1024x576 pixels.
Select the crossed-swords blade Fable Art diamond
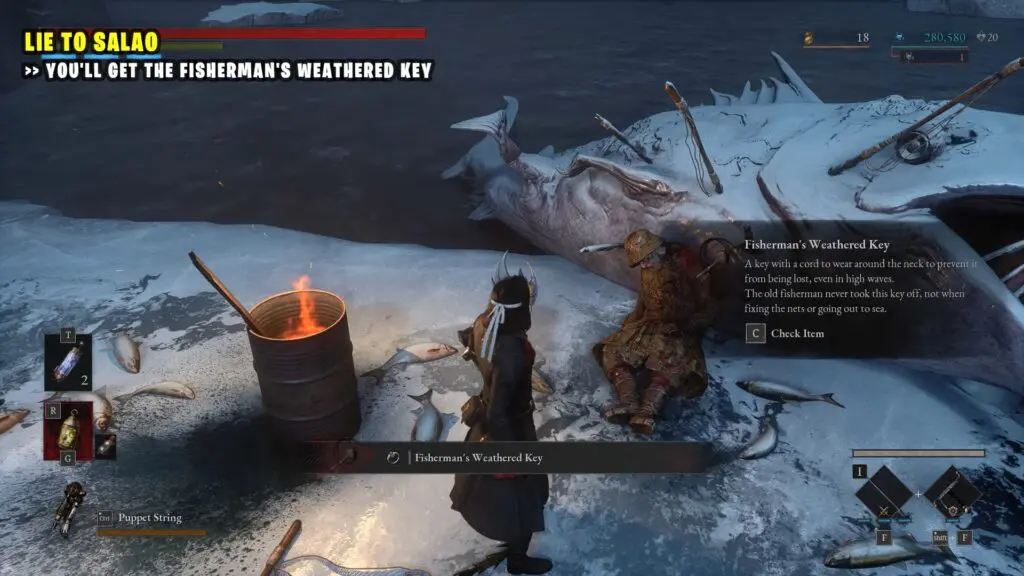pyautogui.click(x=883, y=492)
